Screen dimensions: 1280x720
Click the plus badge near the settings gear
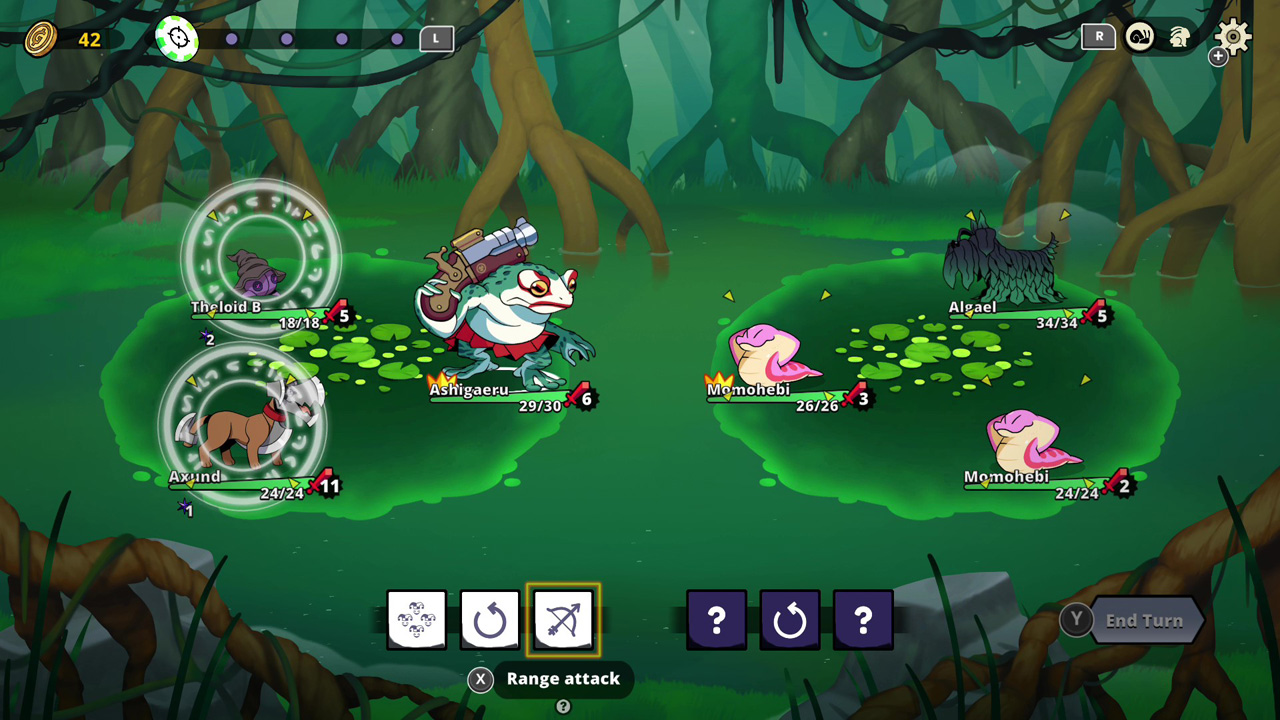click(x=1218, y=56)
